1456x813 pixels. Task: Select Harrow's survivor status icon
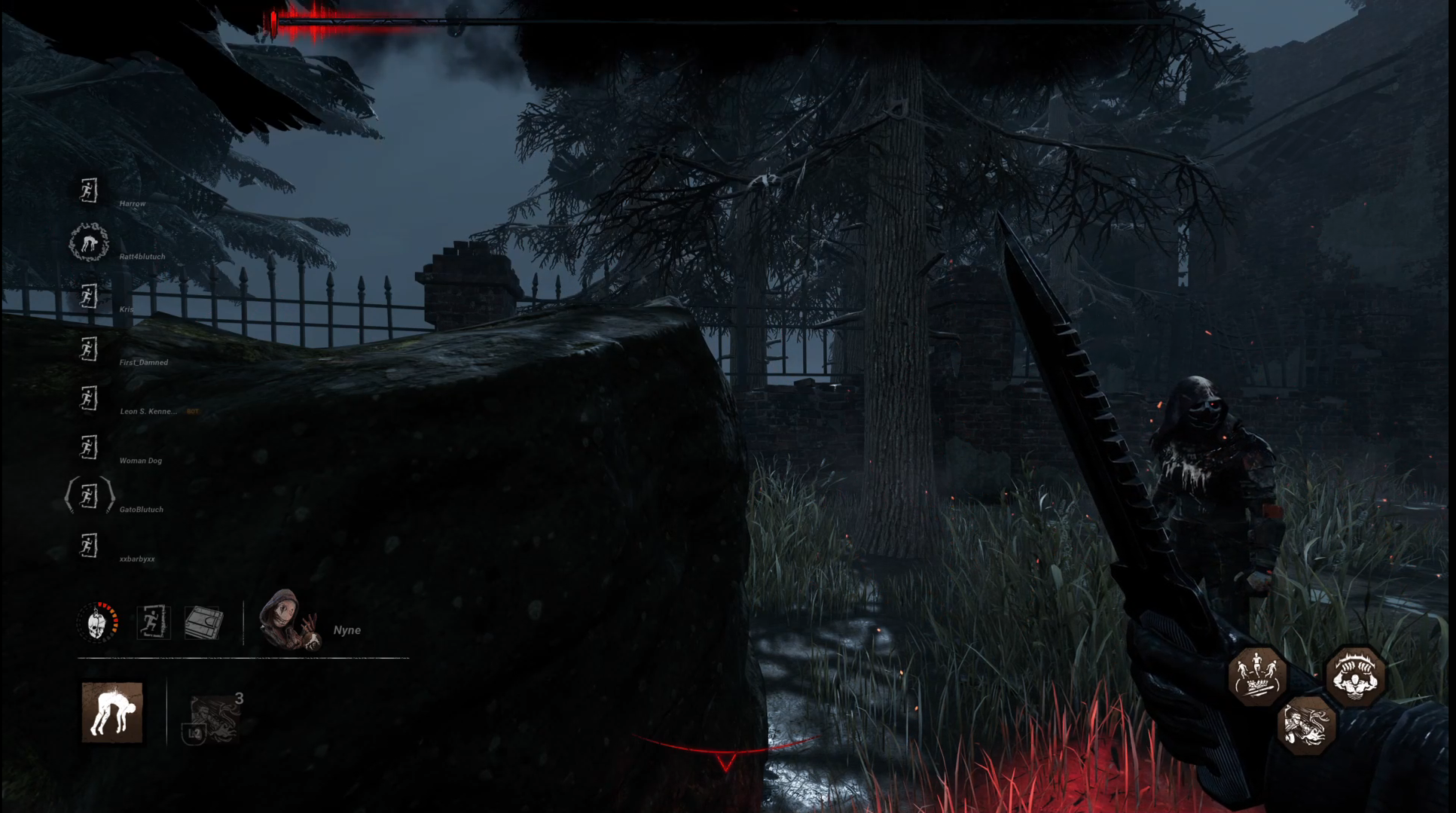click(90, 191)
